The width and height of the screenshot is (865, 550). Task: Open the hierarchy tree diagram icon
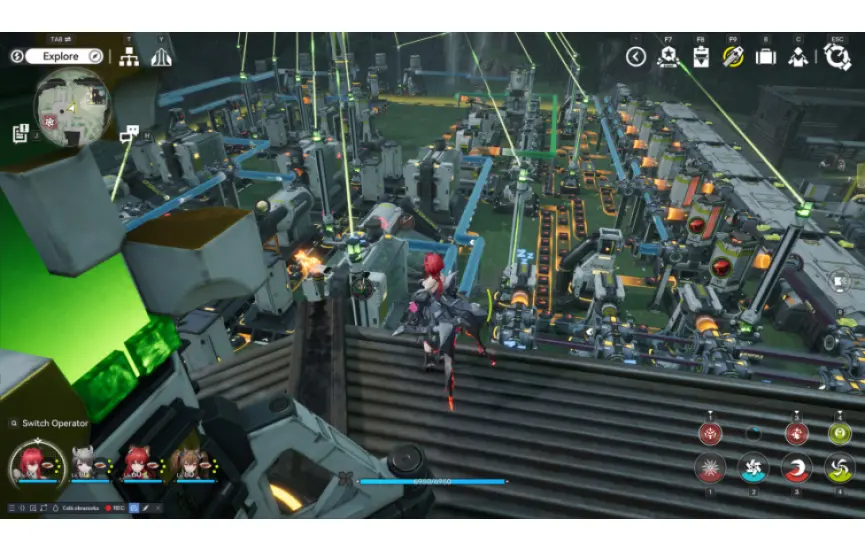129,57
